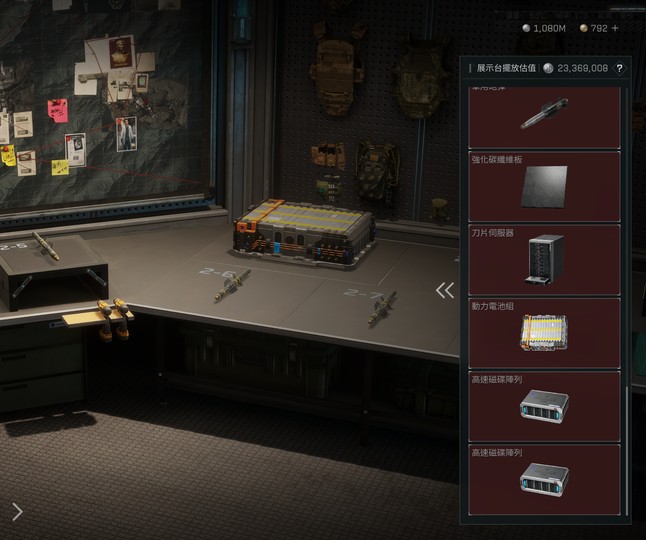Select the 刀片伺服器 blade server item
Viewport: 646px width, 540px height.
click(x=544, y=259)
